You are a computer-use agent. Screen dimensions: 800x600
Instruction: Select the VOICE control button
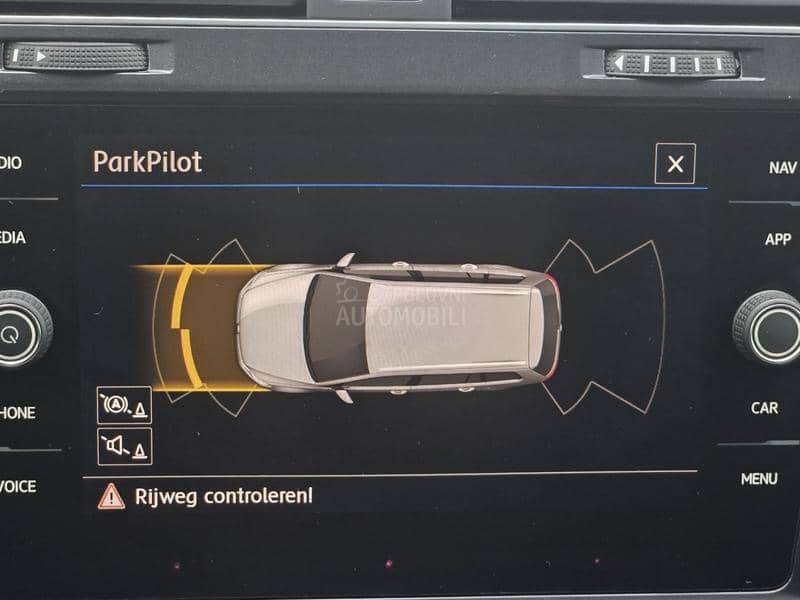point(17,486)
